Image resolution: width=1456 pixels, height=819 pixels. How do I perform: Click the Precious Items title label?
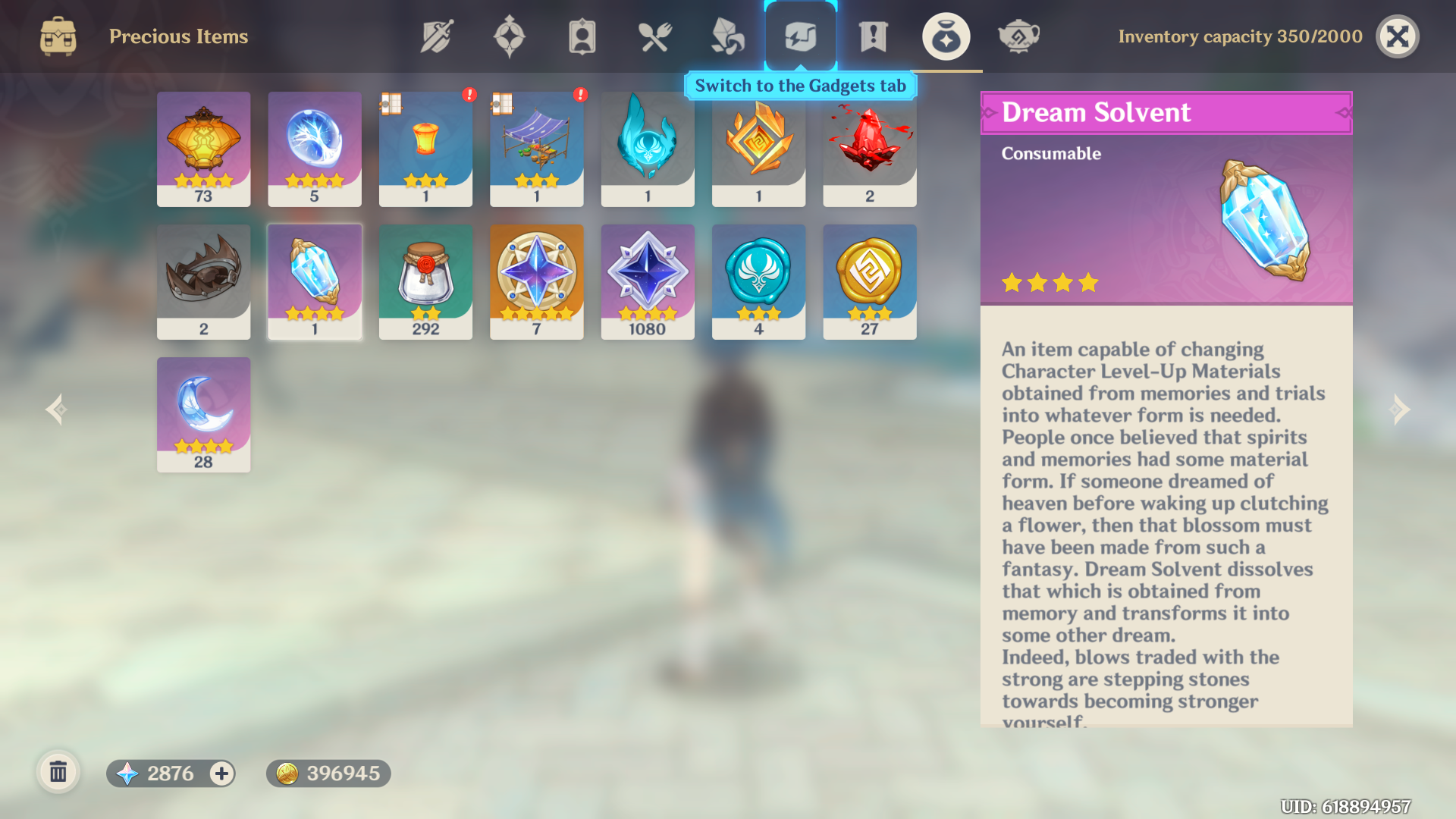179,36
